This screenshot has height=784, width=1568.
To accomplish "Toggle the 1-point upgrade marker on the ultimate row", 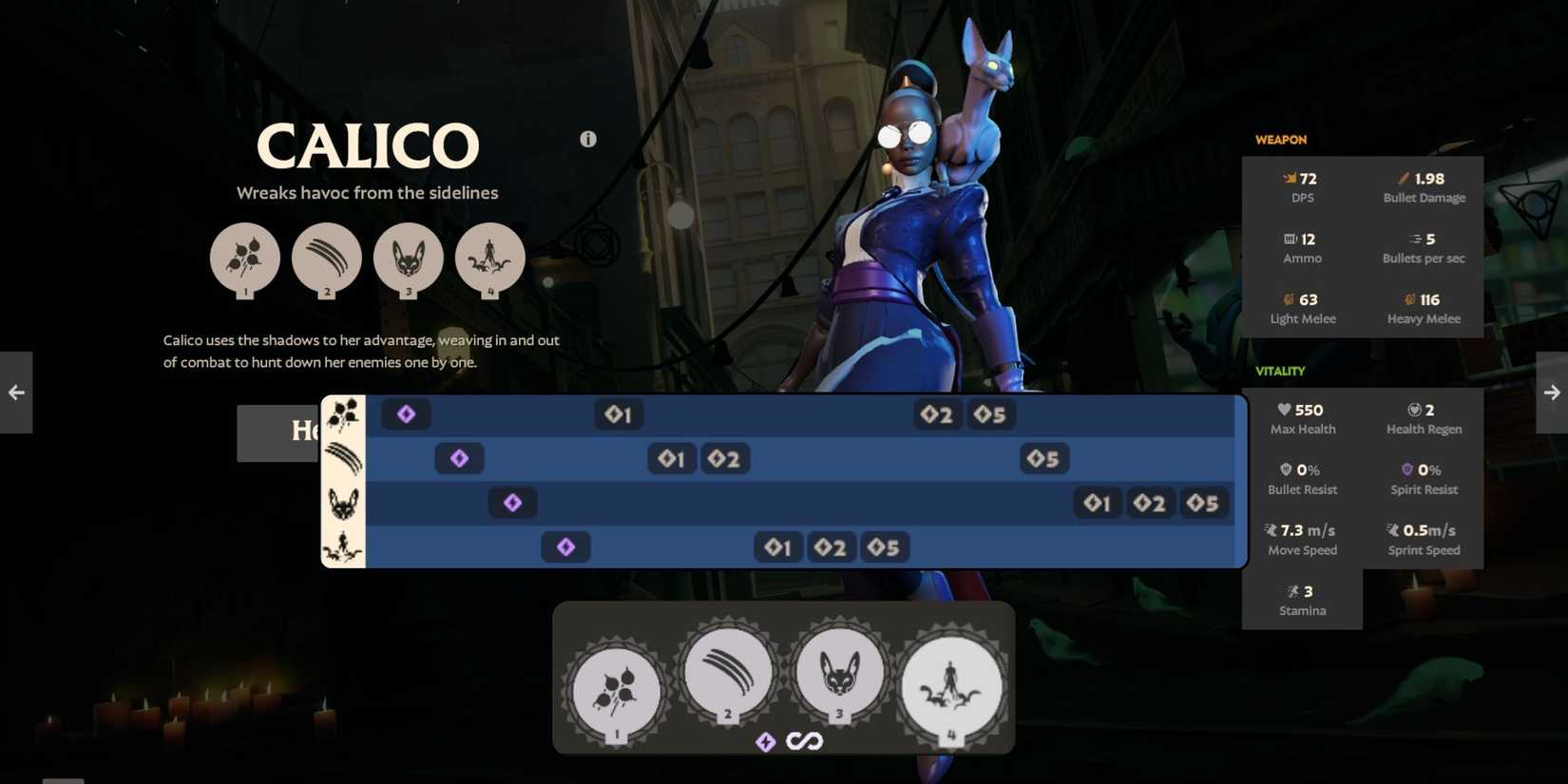I will click(x=778, y=546).
